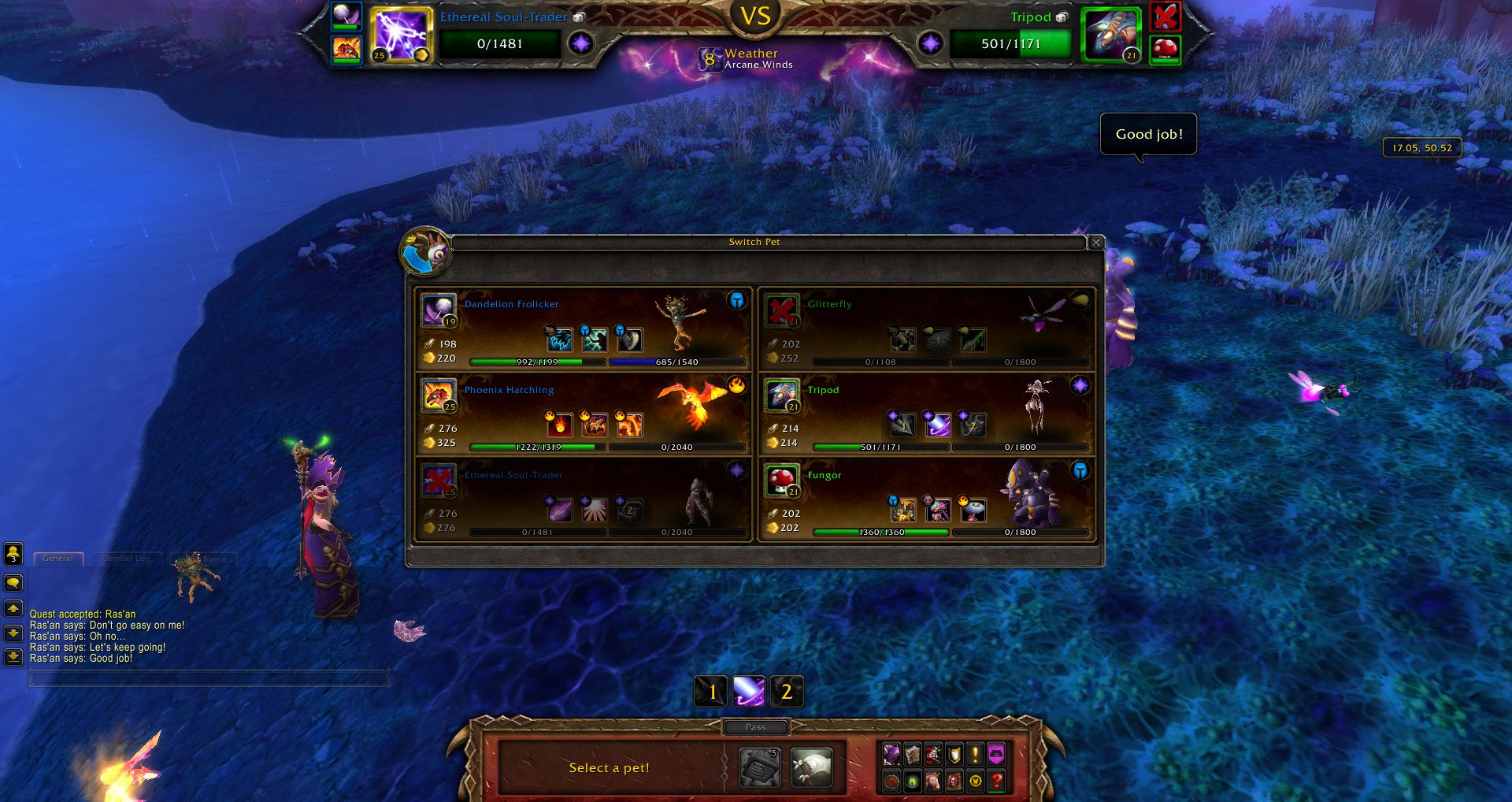
Task: Click the Pass turn button
Action: [x=755, y=727]
